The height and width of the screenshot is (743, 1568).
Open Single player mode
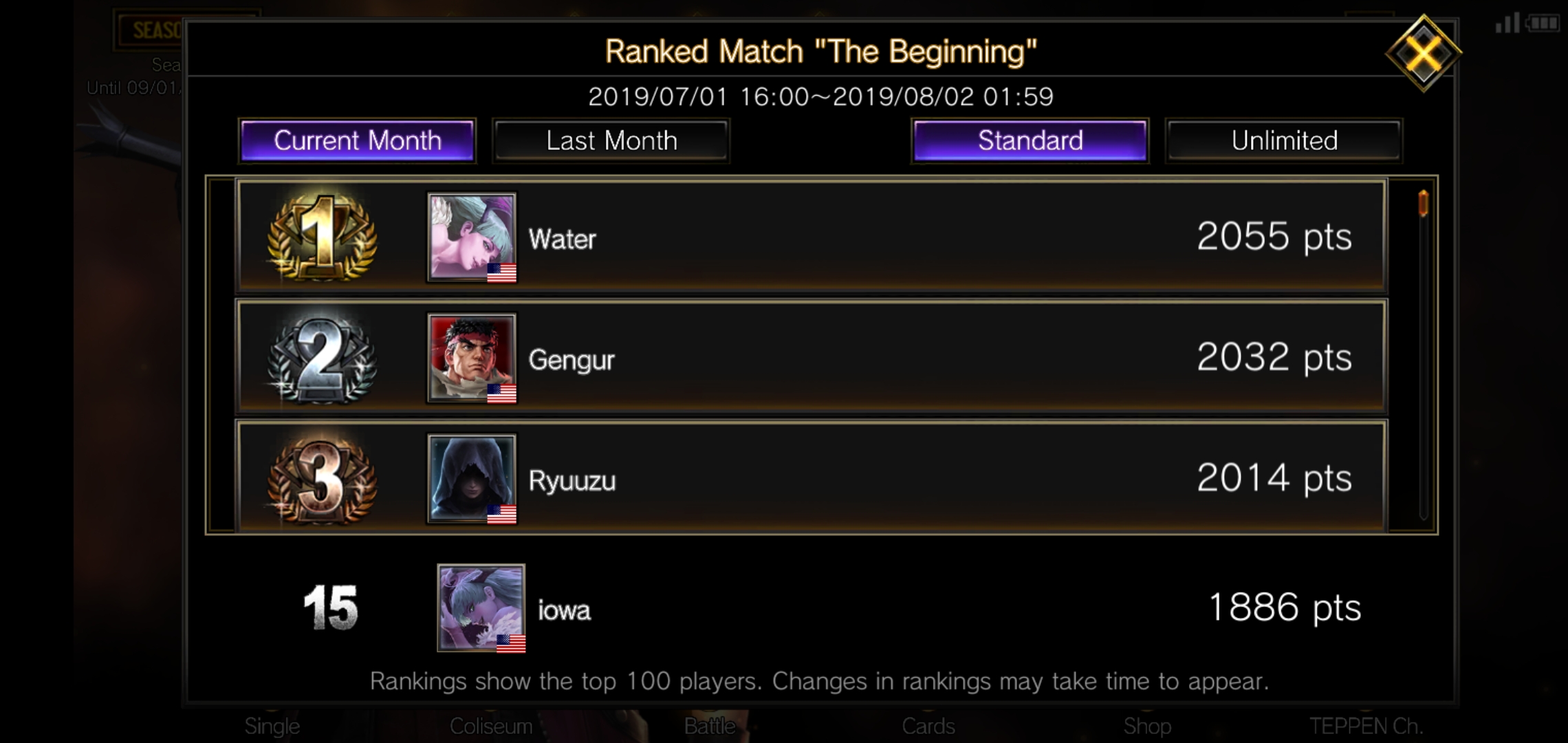tap(272, 726)
